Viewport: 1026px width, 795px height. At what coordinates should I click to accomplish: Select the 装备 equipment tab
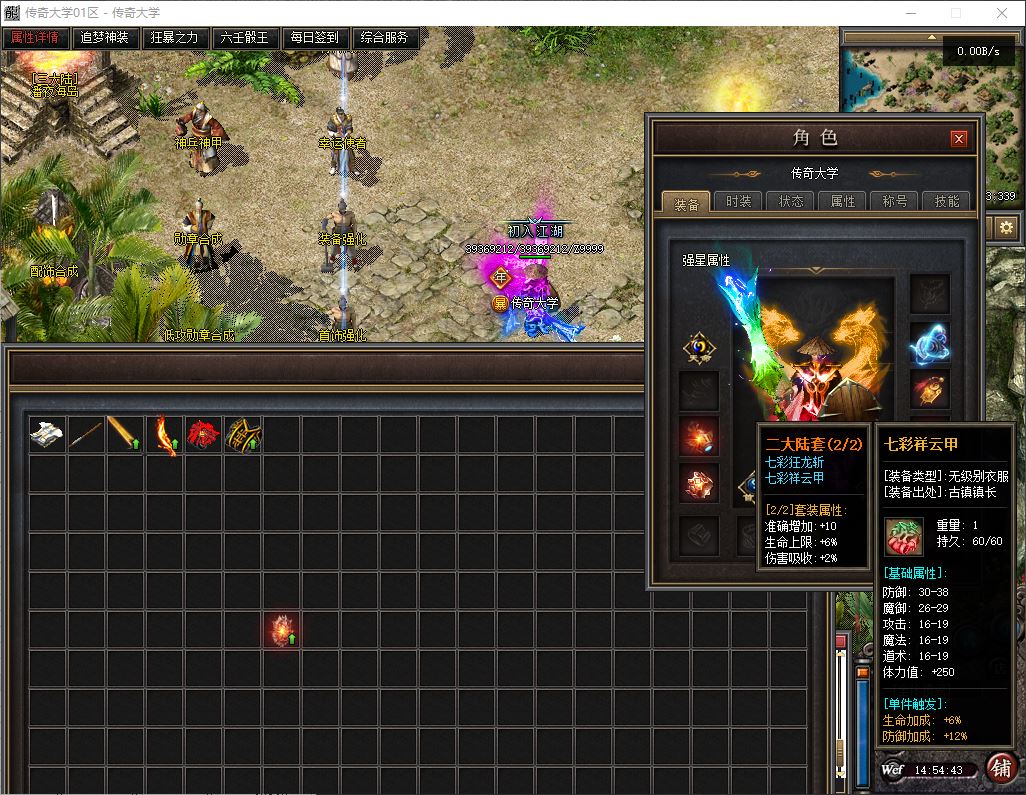tap(687, 202)
